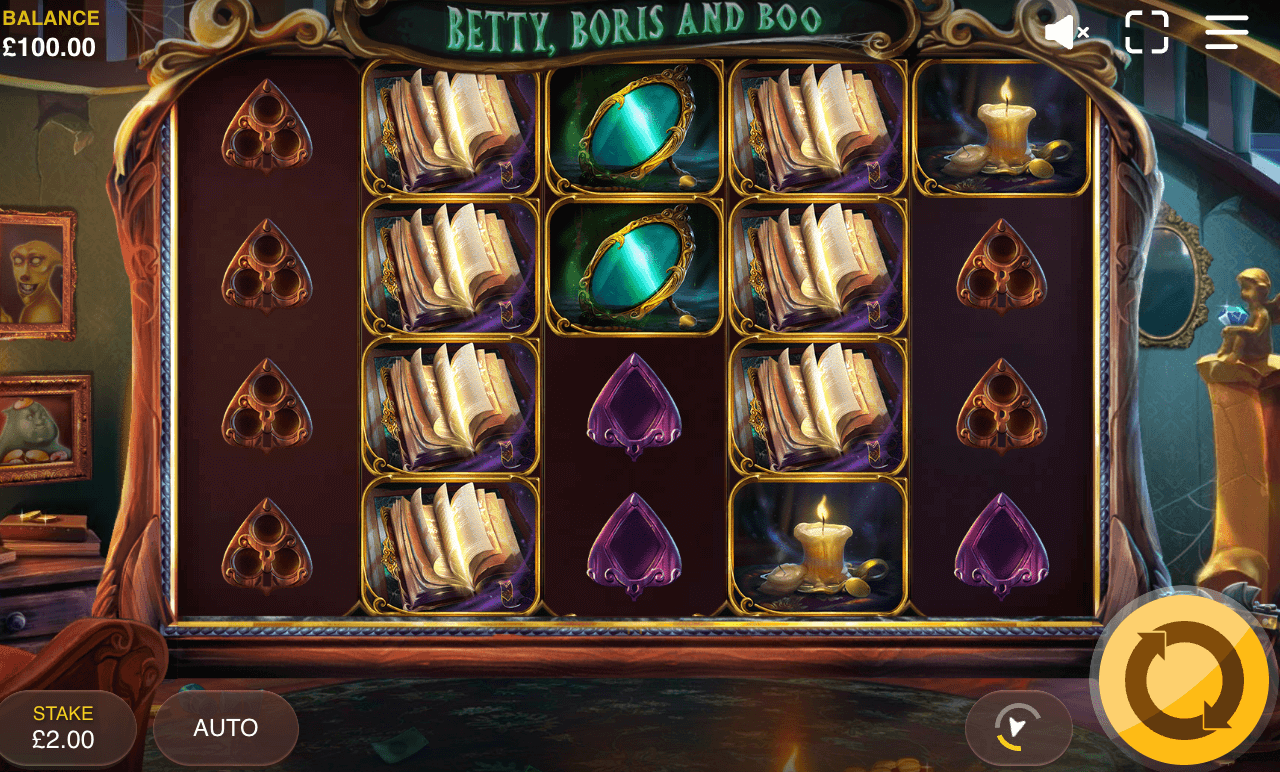Open the AUTO spin options

(x=226, y=728)
